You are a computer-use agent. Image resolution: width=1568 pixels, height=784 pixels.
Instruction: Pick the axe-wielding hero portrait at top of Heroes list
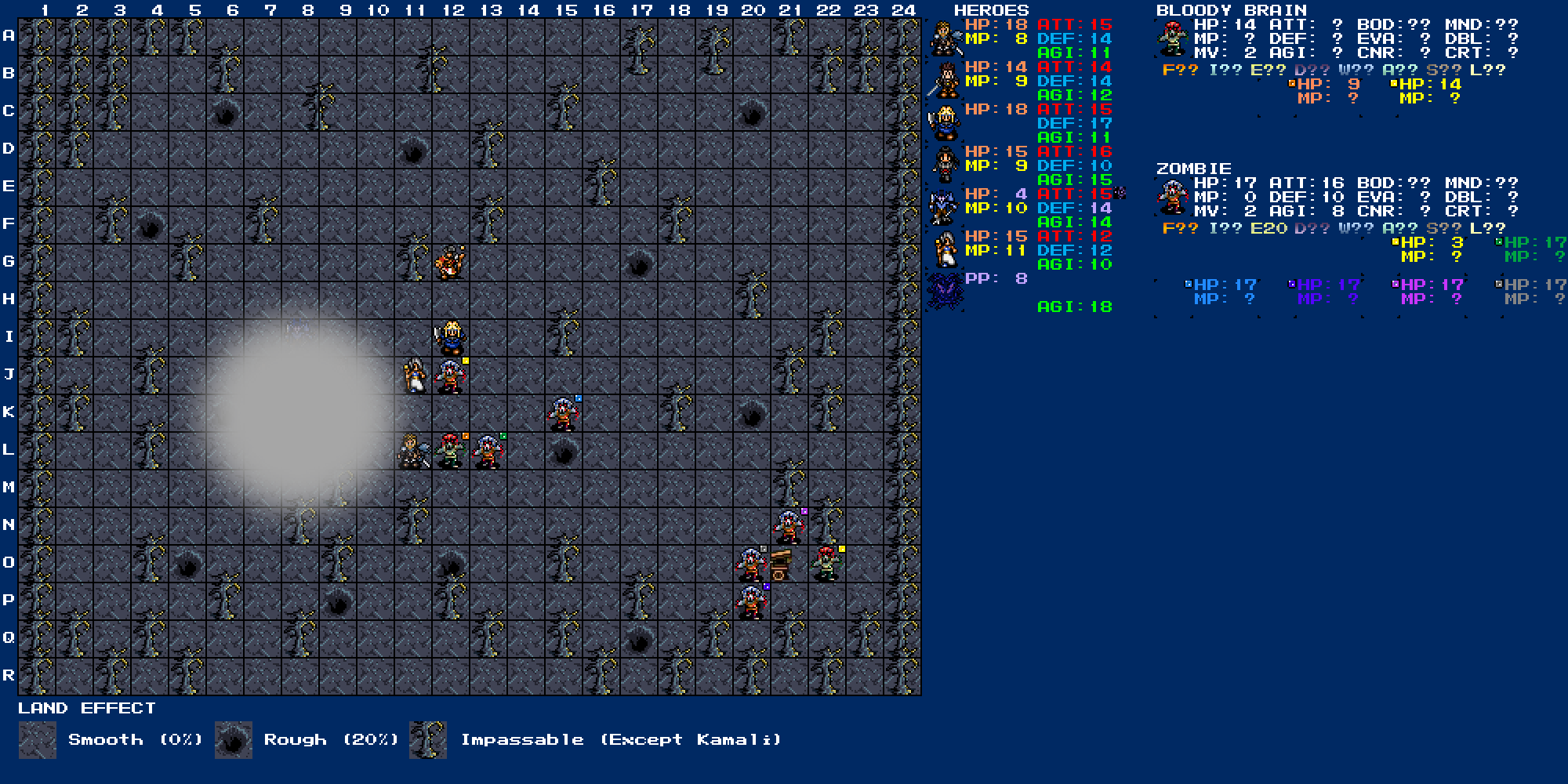coord(944,38)
